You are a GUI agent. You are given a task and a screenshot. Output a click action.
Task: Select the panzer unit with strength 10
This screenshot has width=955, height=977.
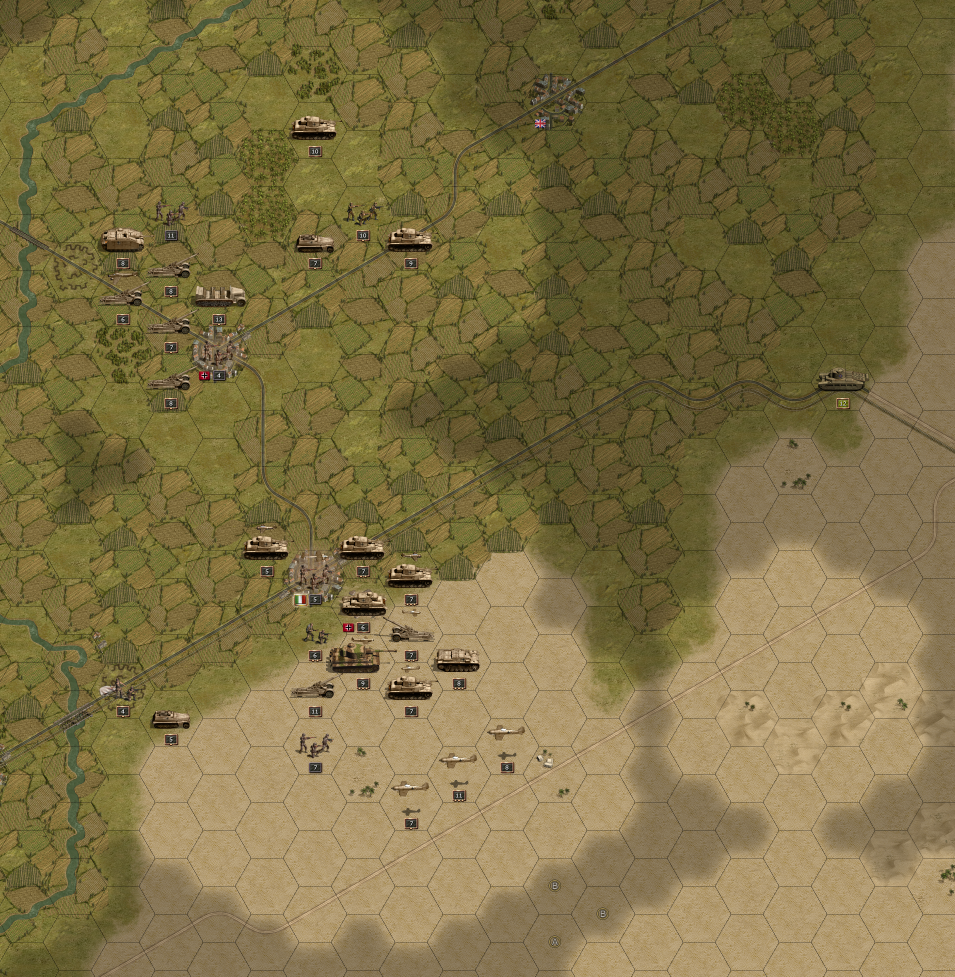point(313,127)
